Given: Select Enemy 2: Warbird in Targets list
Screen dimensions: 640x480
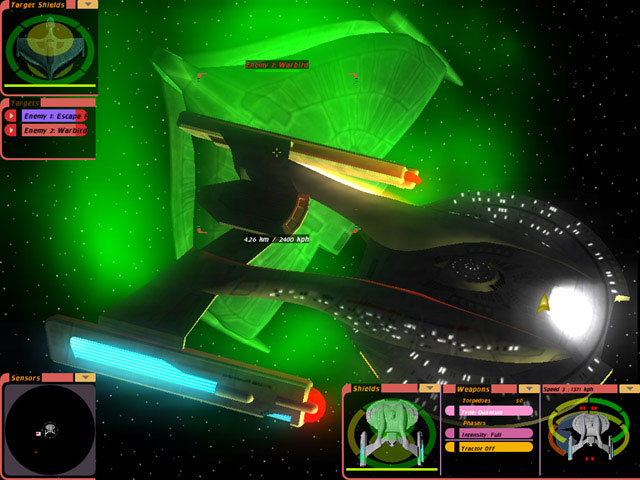Looking at the screenshot, I should click(54, 130).
